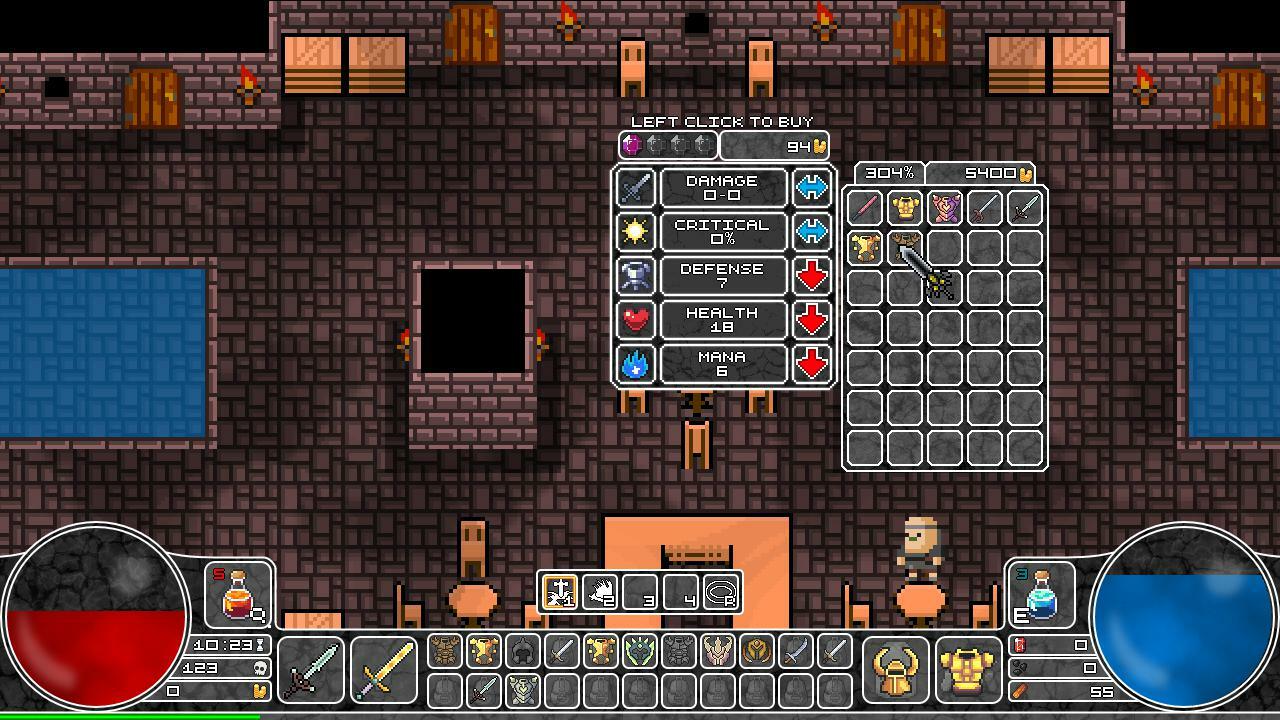Toggle the sword skill in hotbar slot 1
Image resolution: width=1280 pixels, height=720 pixels.
(558, 592)
